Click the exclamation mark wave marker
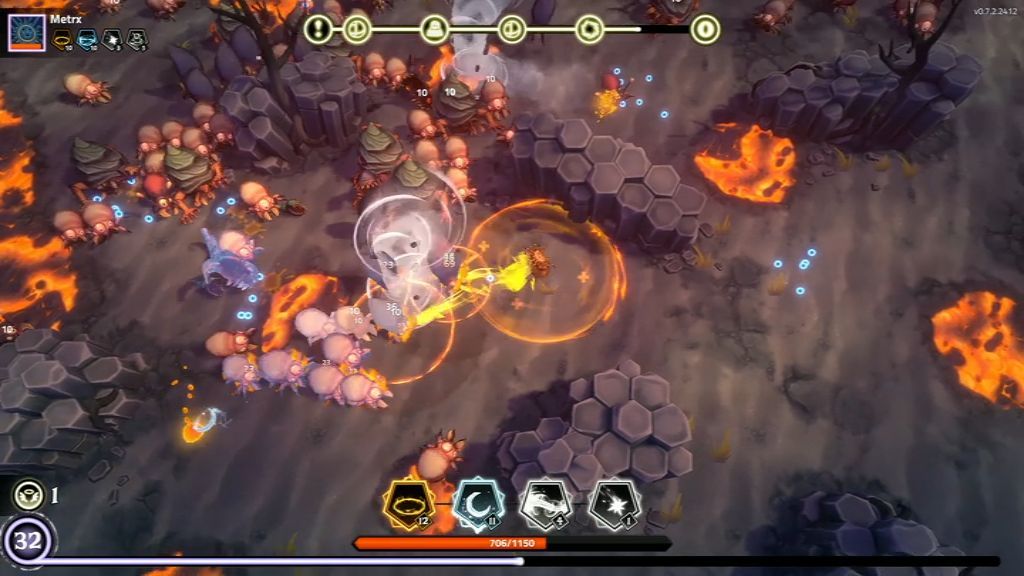The width and height of the screenshot is (1024, 576). 319,29
